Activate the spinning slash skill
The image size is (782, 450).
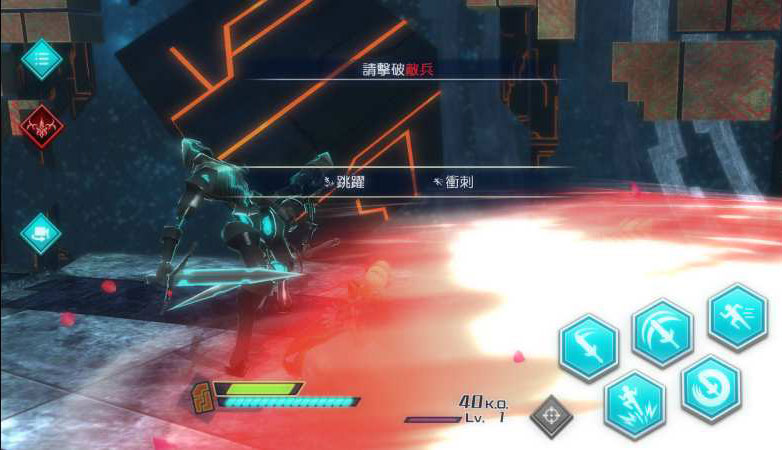711,387
